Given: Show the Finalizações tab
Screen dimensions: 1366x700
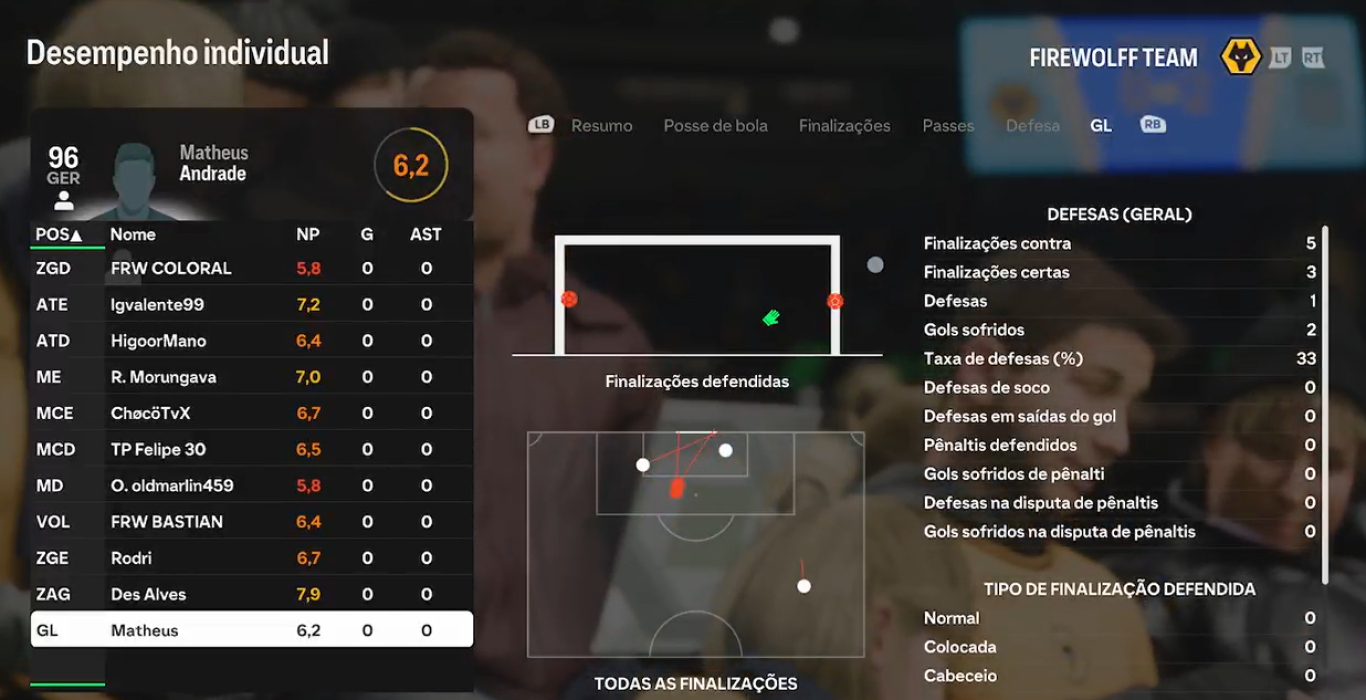Looking at the screenshot, I should (x=844, y=126).
